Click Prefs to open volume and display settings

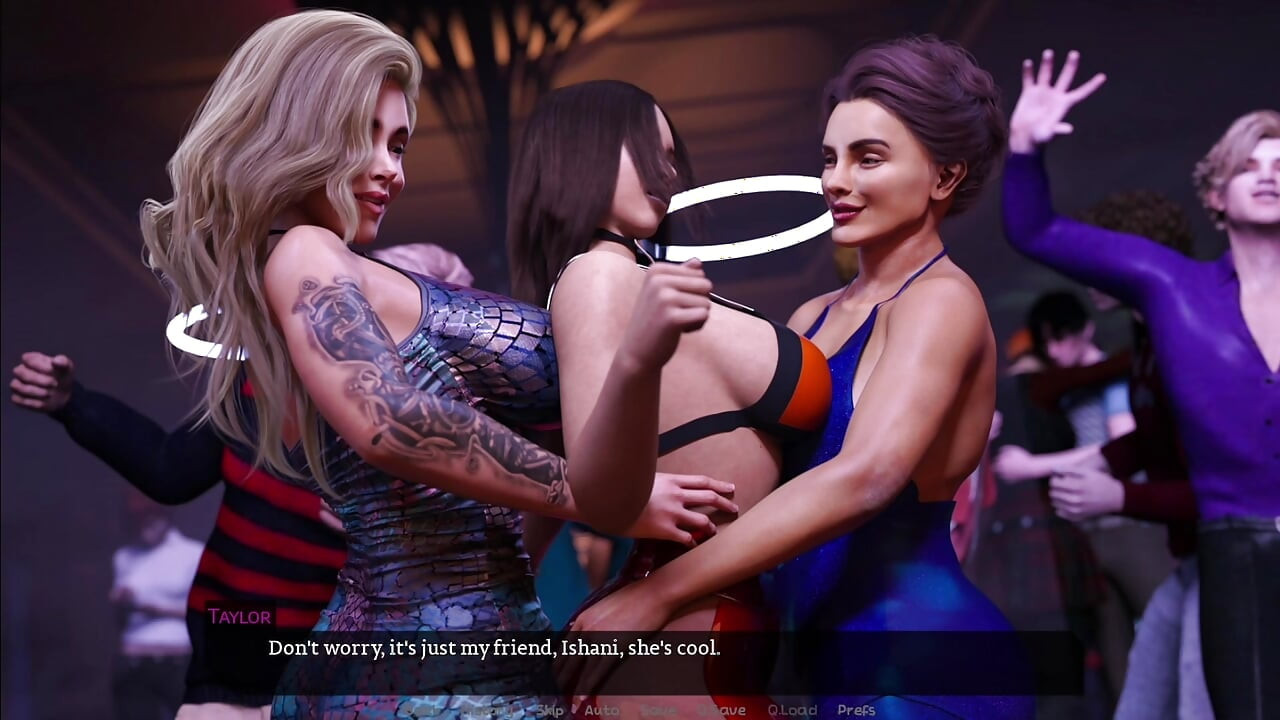856,710
